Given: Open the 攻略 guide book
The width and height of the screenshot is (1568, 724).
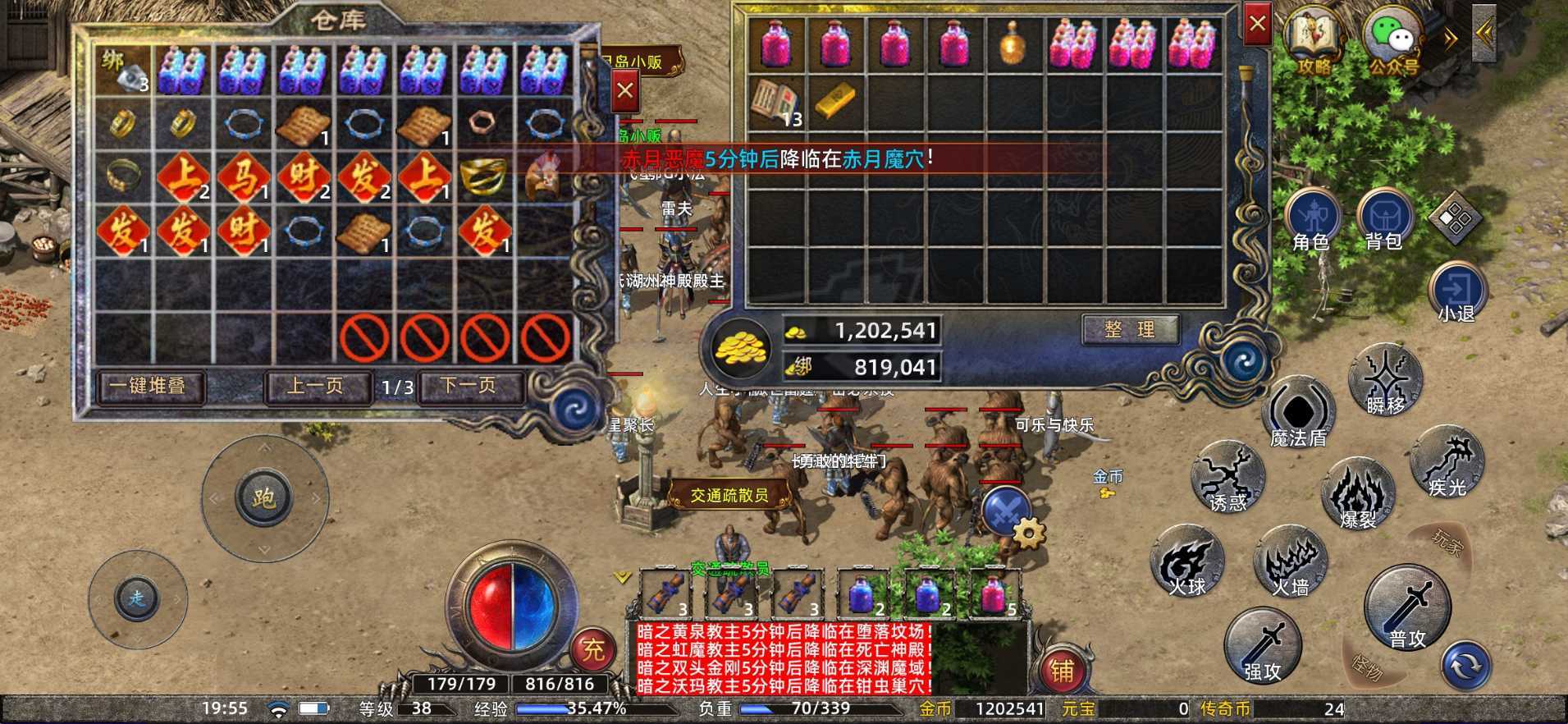Looking at the screenshot, I should [x=1314, y=42].
